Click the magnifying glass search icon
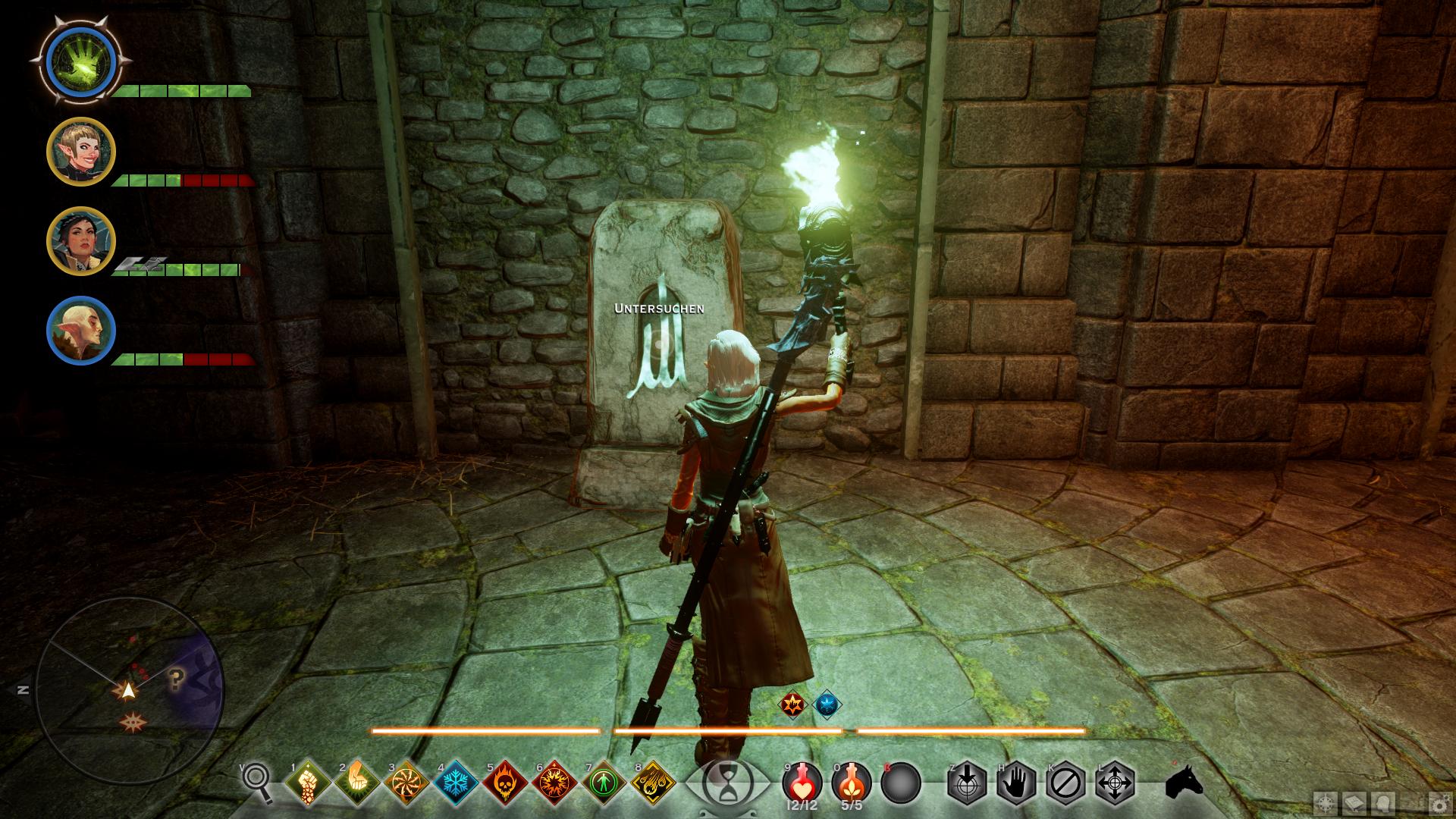The height and width of the screenshot is (819, 1456). click(x=256, y=783)
